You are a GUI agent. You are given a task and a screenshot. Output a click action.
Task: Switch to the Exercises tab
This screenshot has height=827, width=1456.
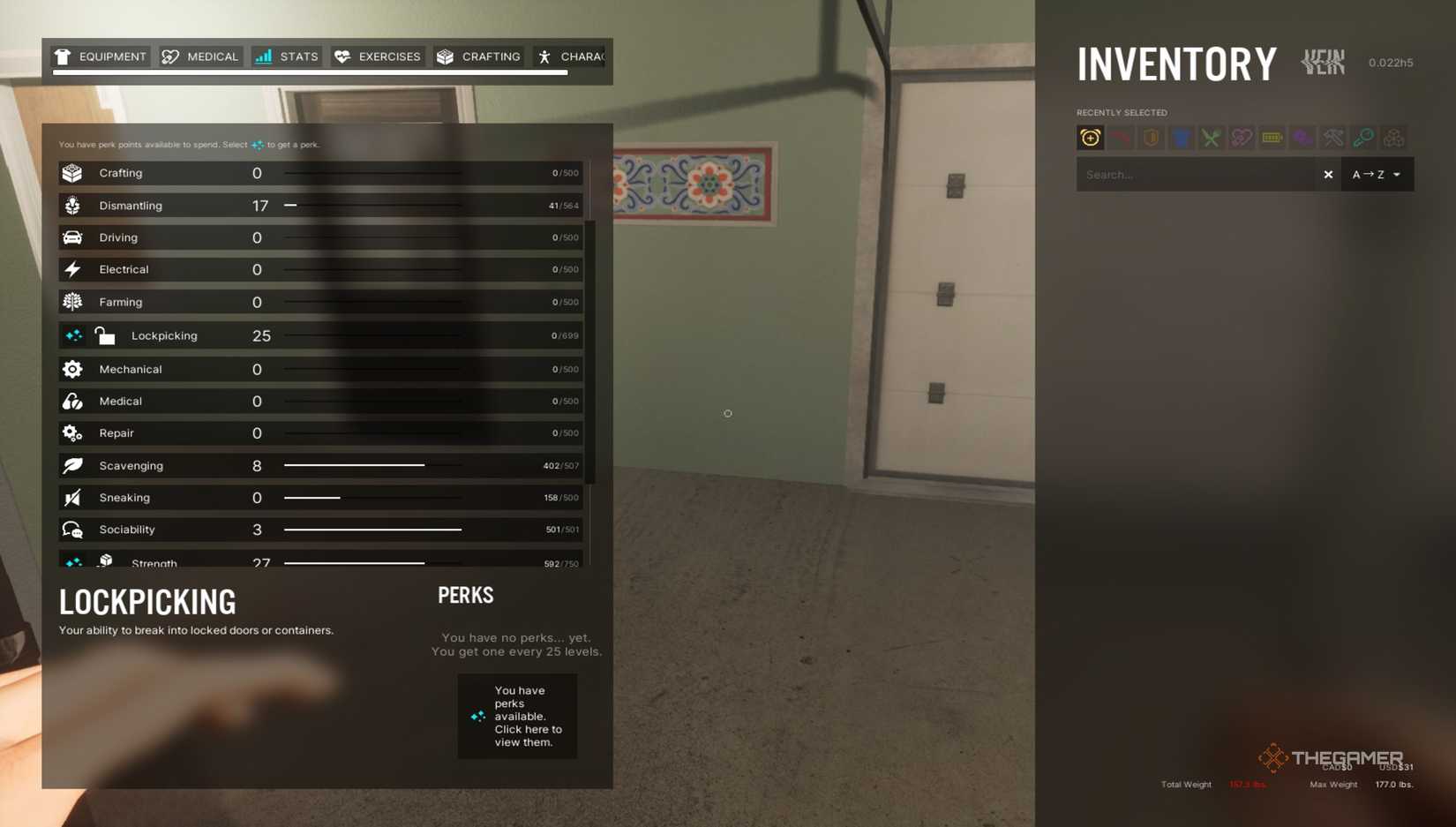[x=377, y=56]
